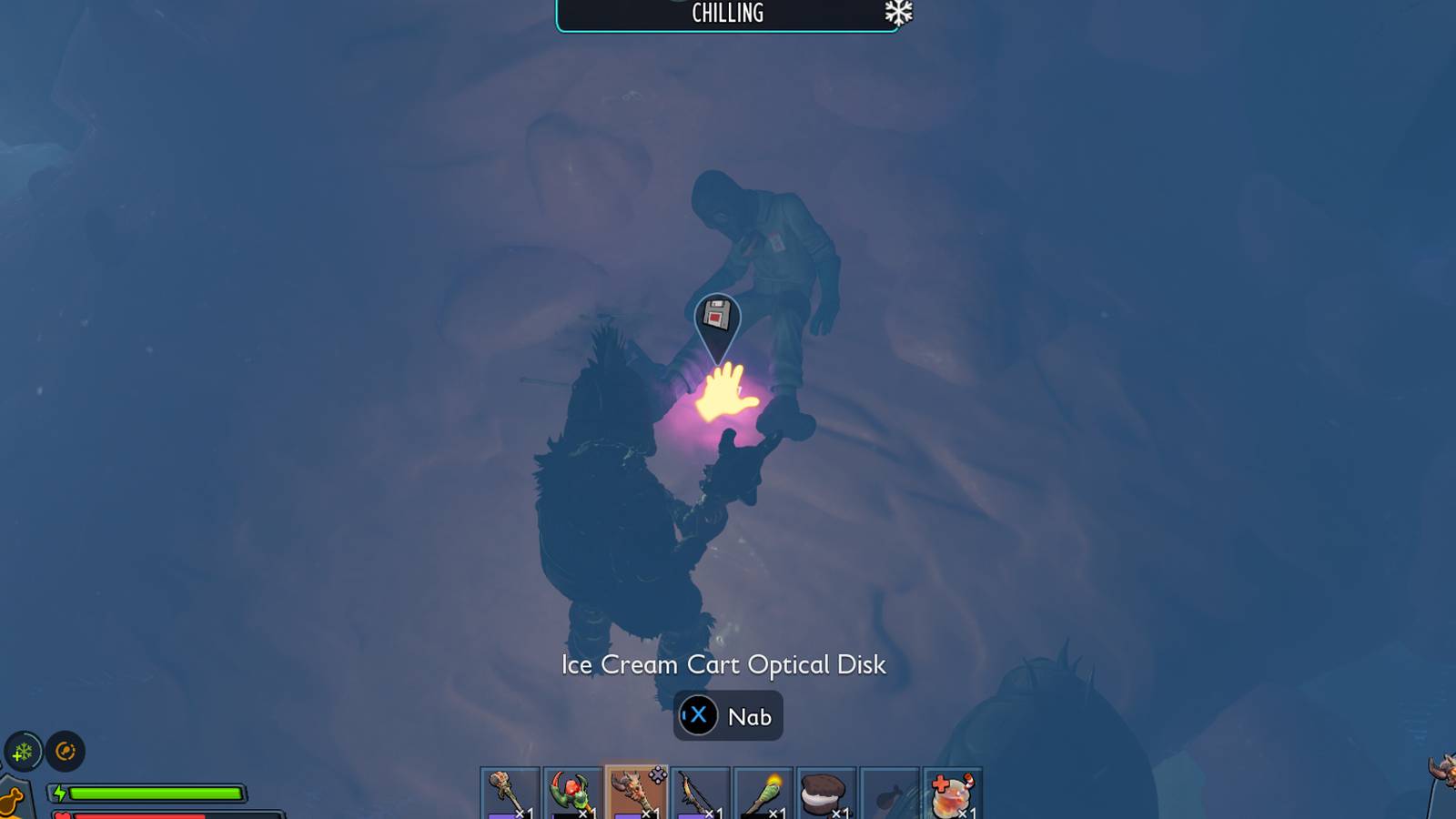Select the mossy club hotbar slot
The height and width of the screenshot is (819, 1456).
point(510,794)
